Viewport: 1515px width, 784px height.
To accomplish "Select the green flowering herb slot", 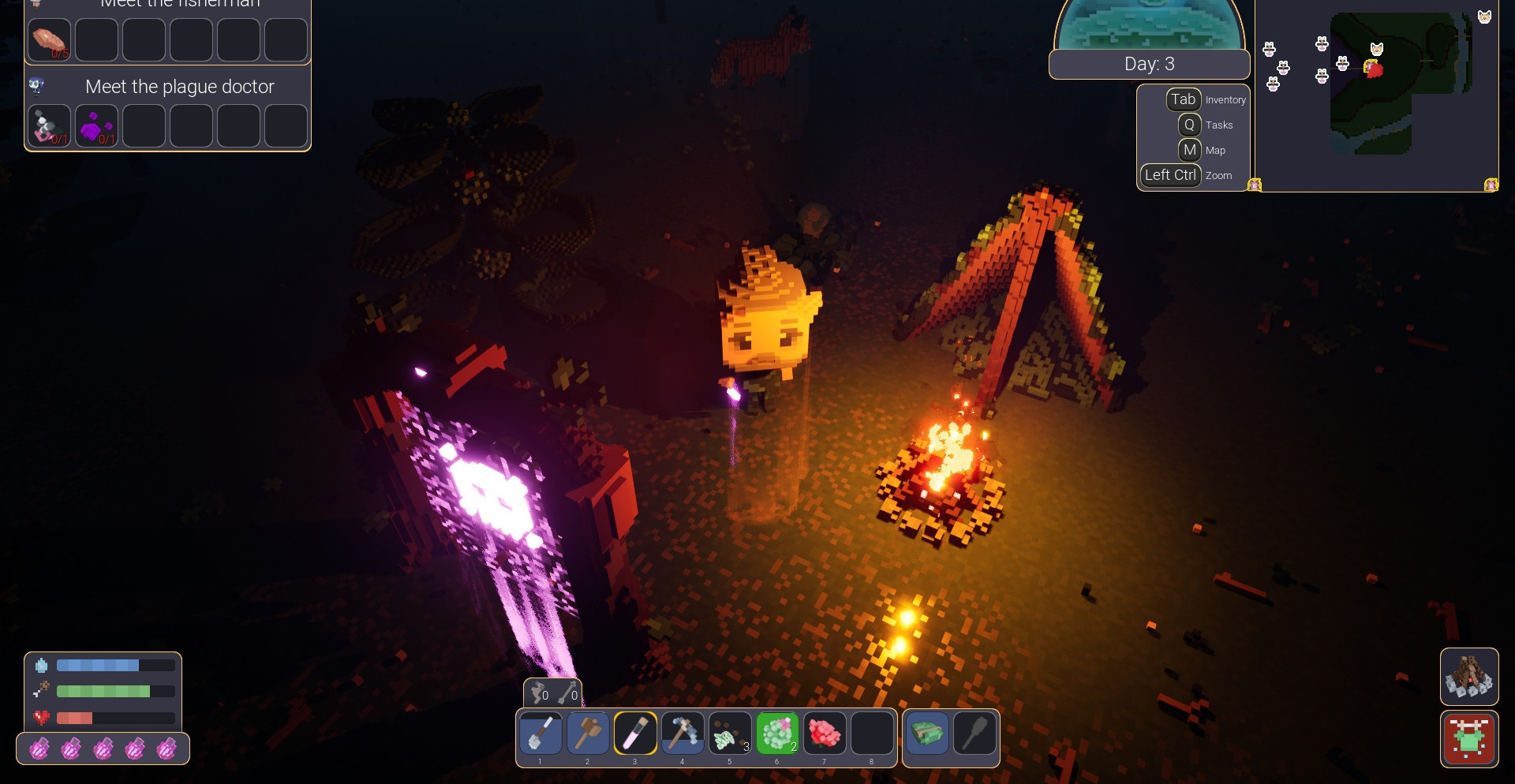I will click(777, 734).
